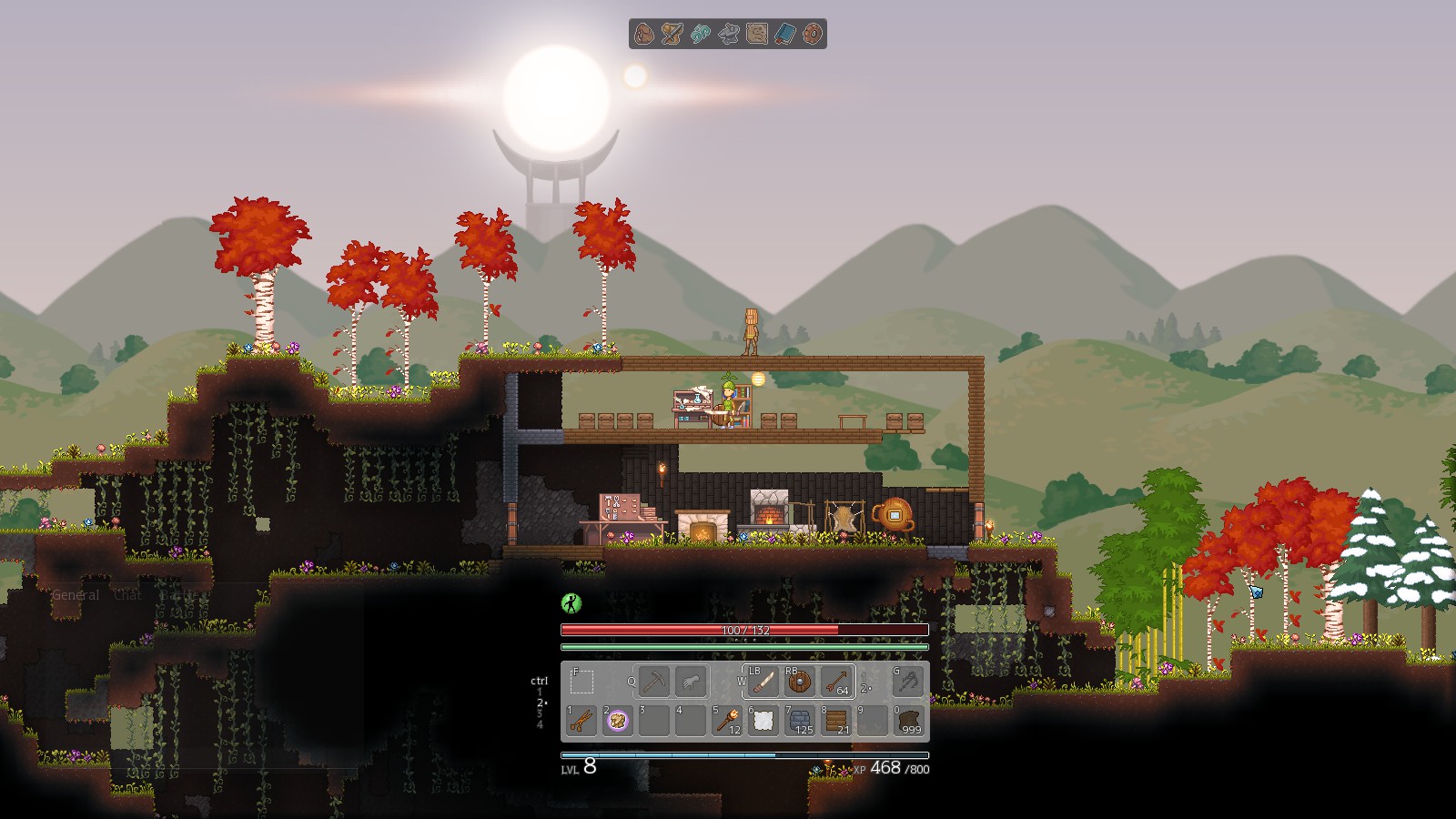Image resolution: width=1456 pixels, height=819 pixels.
Task: Select the round wooden shield slot
Action: (x=800, y=682)
